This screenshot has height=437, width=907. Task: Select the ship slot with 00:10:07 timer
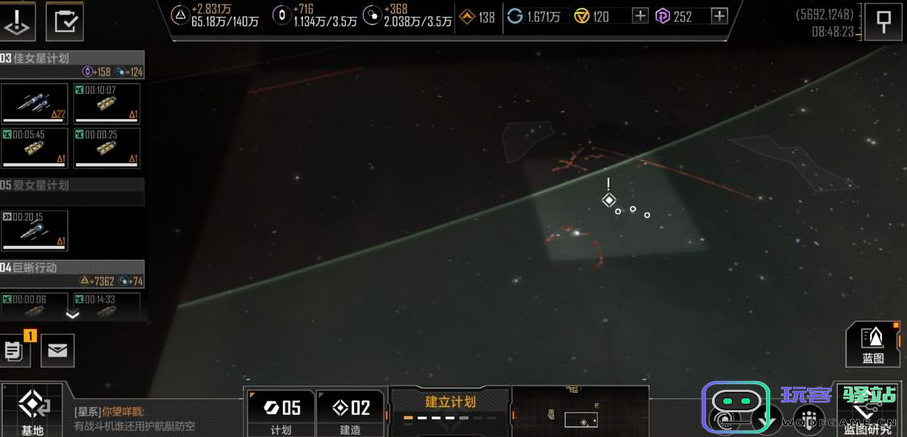point(106,103)
